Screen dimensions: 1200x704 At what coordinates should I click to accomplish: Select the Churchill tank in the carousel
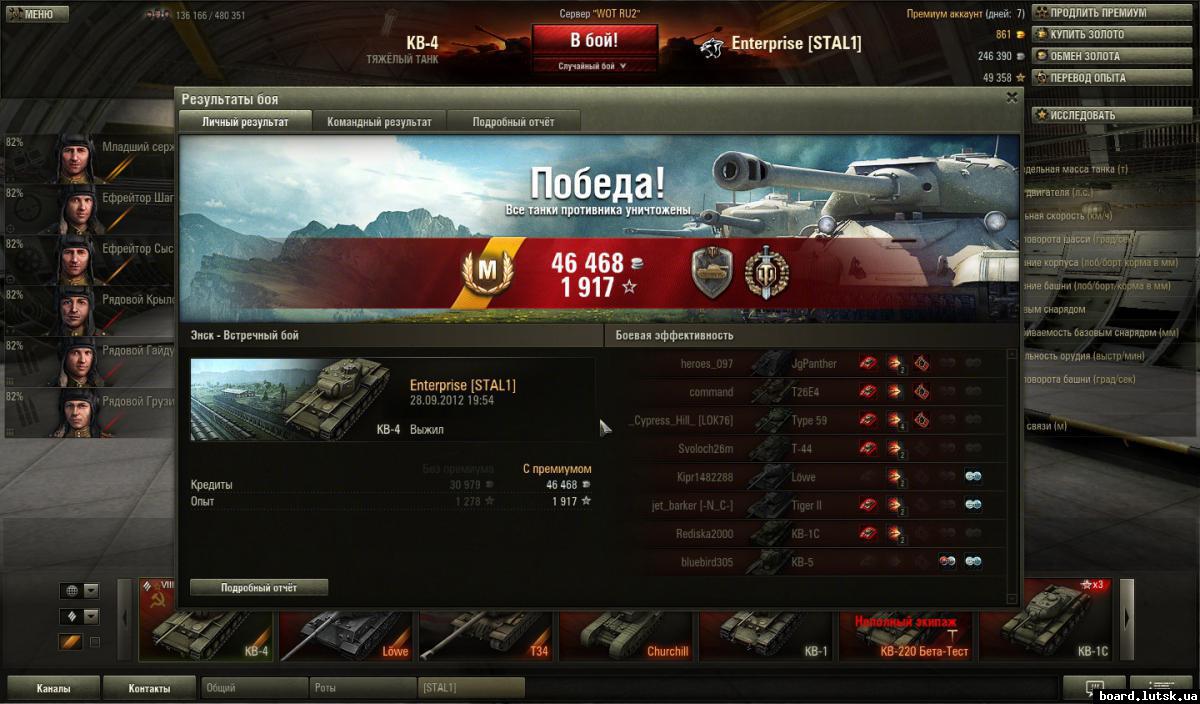pyautogui.click(x=627, y=620)
